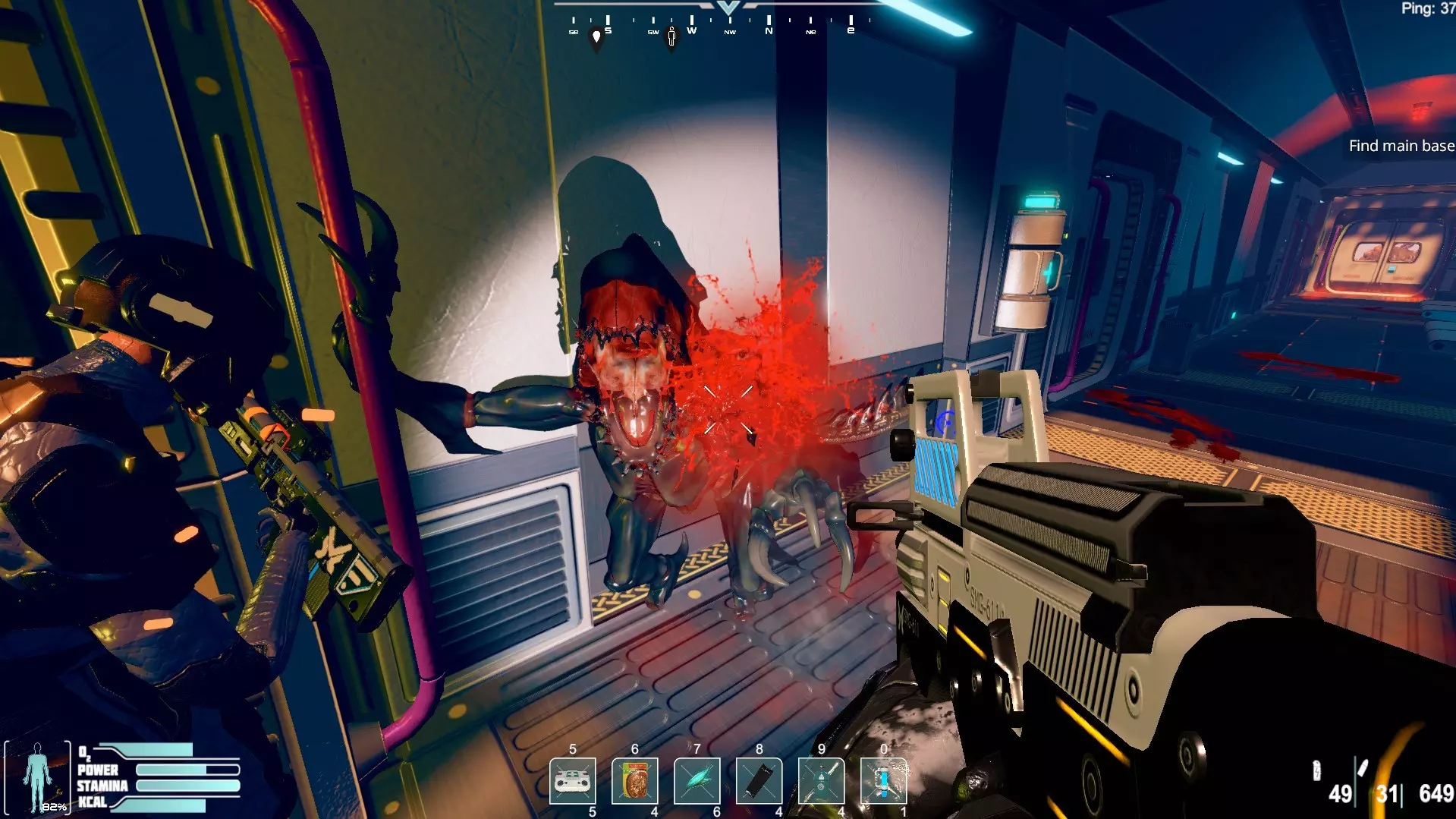Select the teal device in slot 9
Image resolution: width=1456 pixels, height=819 pixels.
pos(822,780)
